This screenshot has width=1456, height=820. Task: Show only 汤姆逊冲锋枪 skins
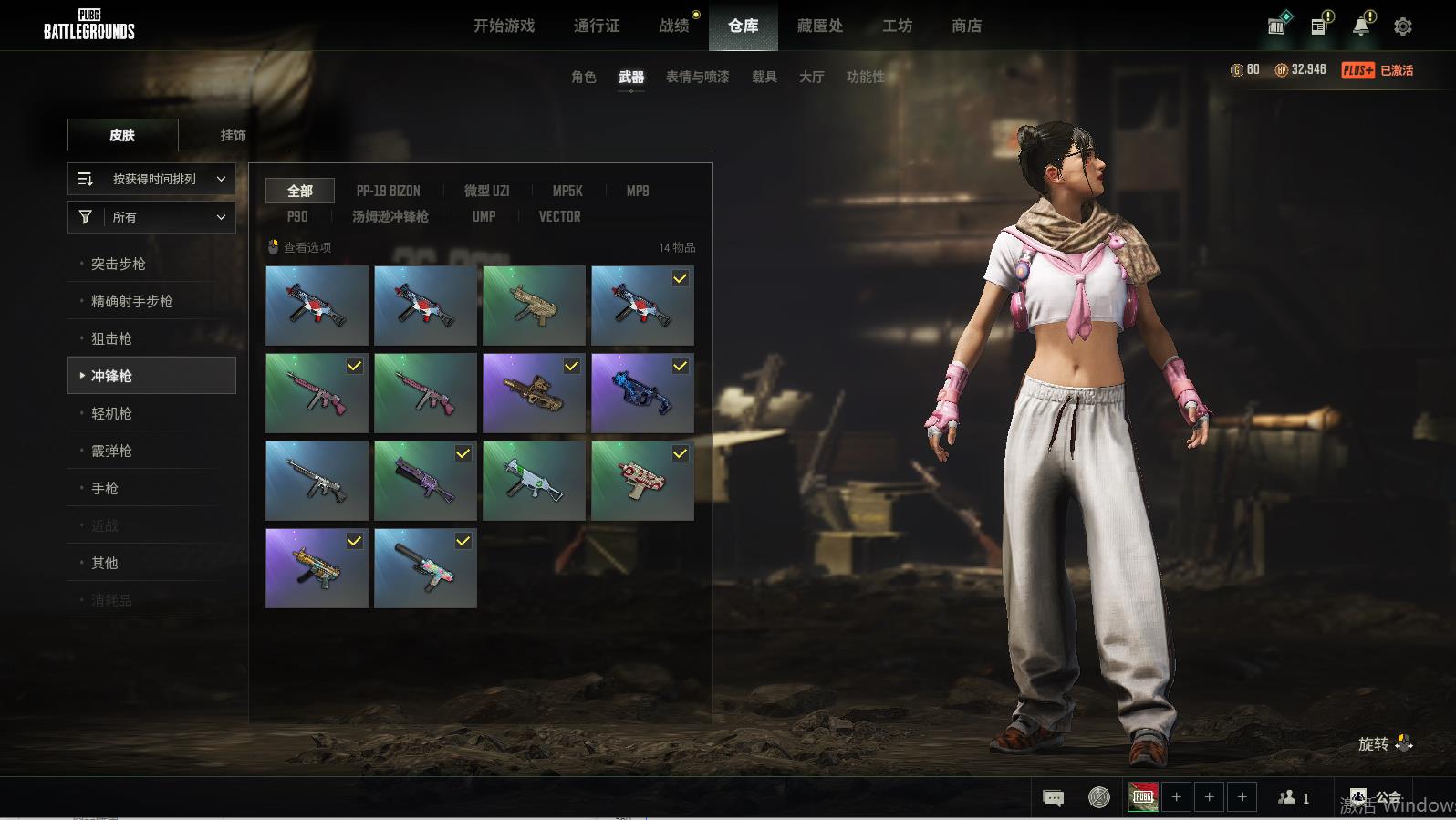pos(390,216)
